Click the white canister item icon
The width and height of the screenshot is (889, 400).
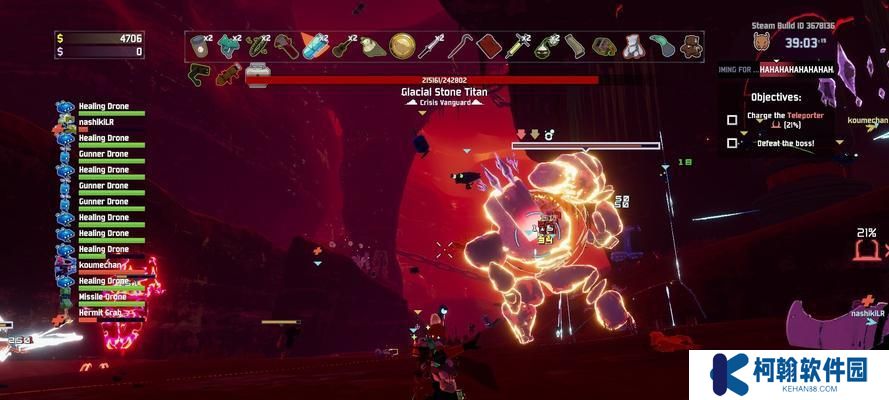[x=257, y=74]
